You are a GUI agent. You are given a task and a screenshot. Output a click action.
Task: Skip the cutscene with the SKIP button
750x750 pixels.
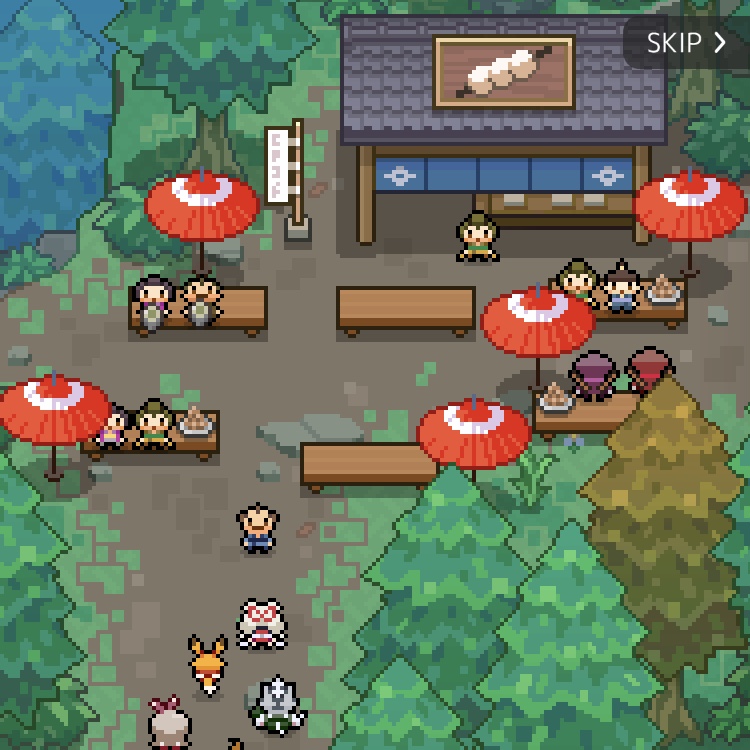(686, 42)
